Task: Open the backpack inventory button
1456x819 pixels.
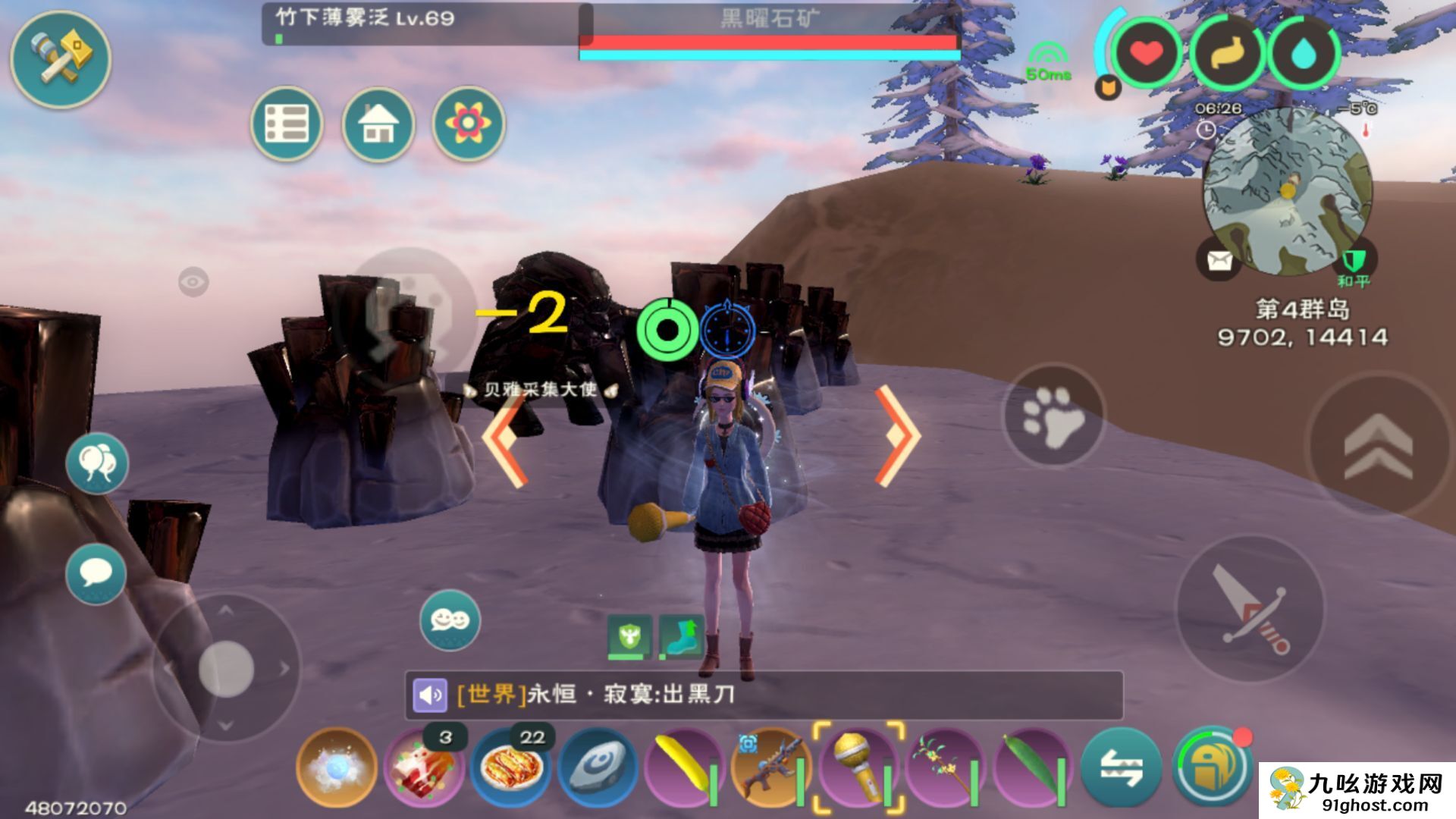Action: coord(1210,767)
